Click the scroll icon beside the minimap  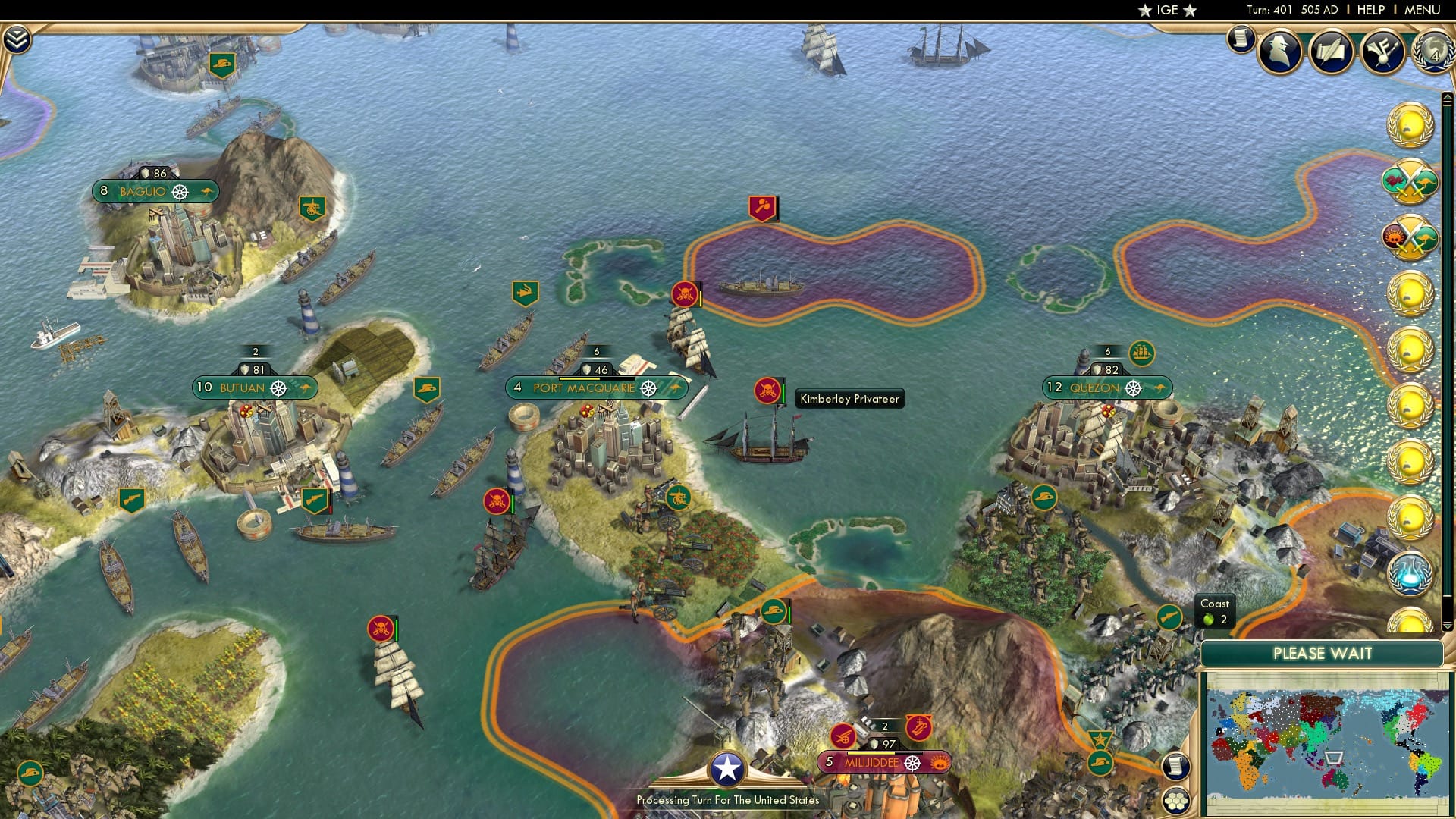(x=1176, y=767)
